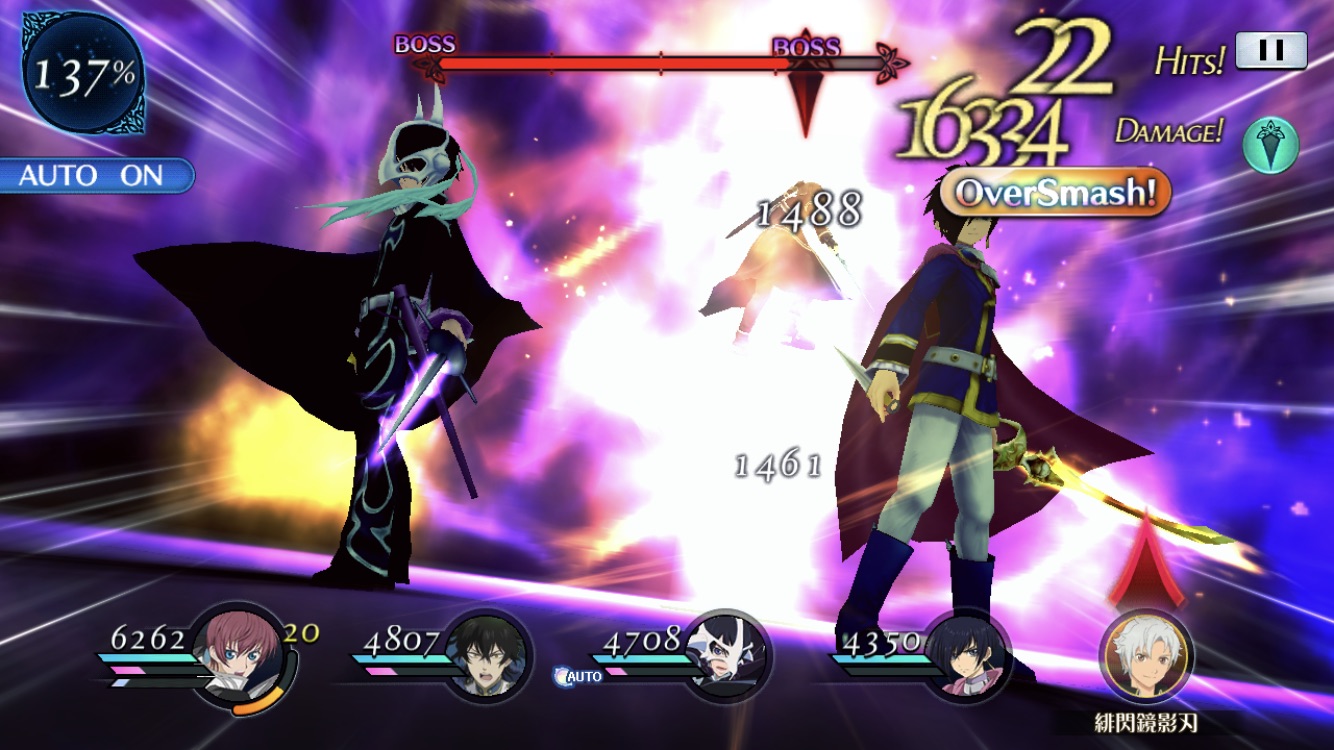The image size is (1334, 750).
Task: Tap the white-haired character's 緋閃鏡影刃 portrait
Action: pos(1145,655)
